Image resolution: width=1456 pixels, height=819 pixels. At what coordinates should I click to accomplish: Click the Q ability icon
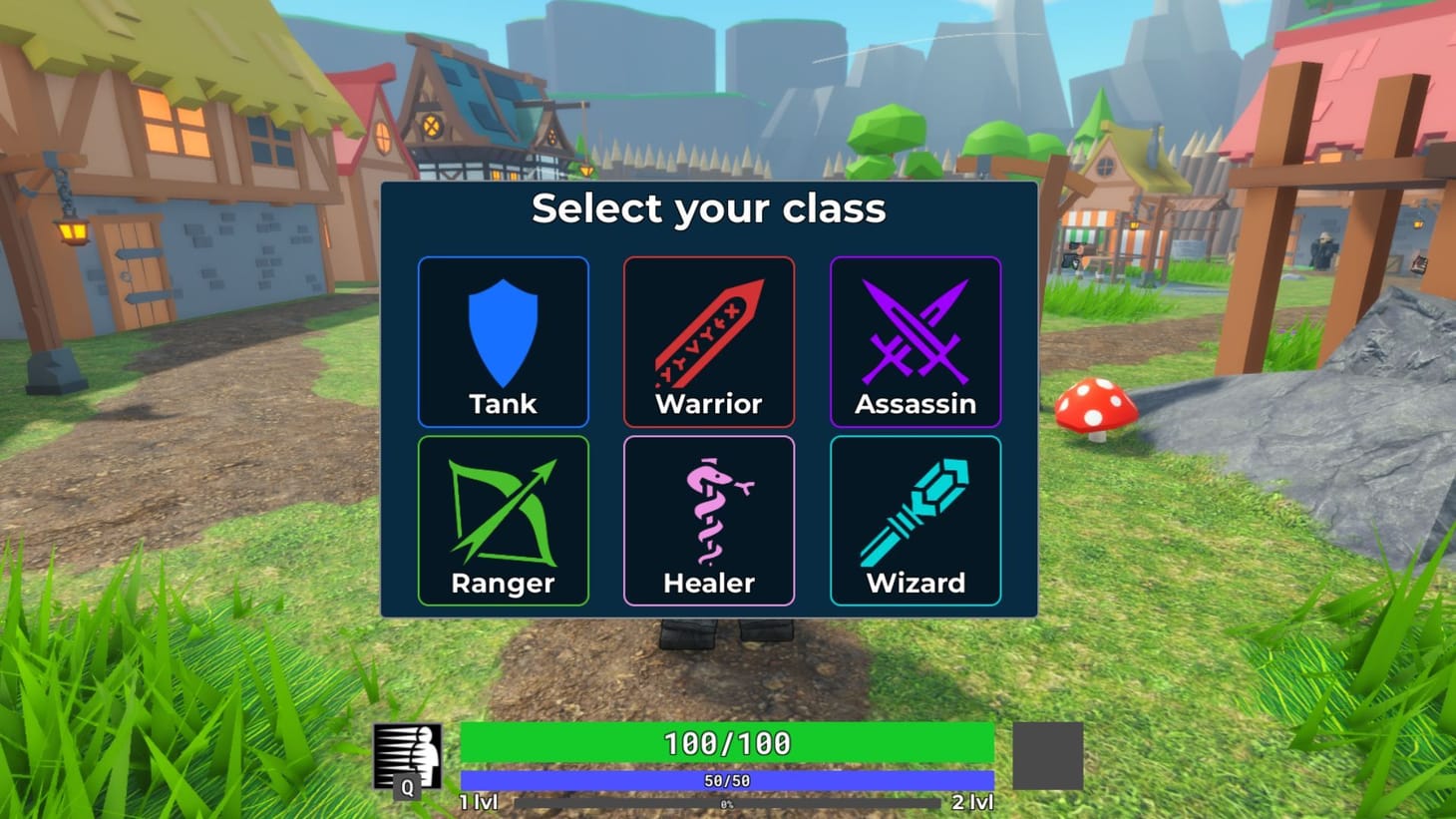click(409, 788)
